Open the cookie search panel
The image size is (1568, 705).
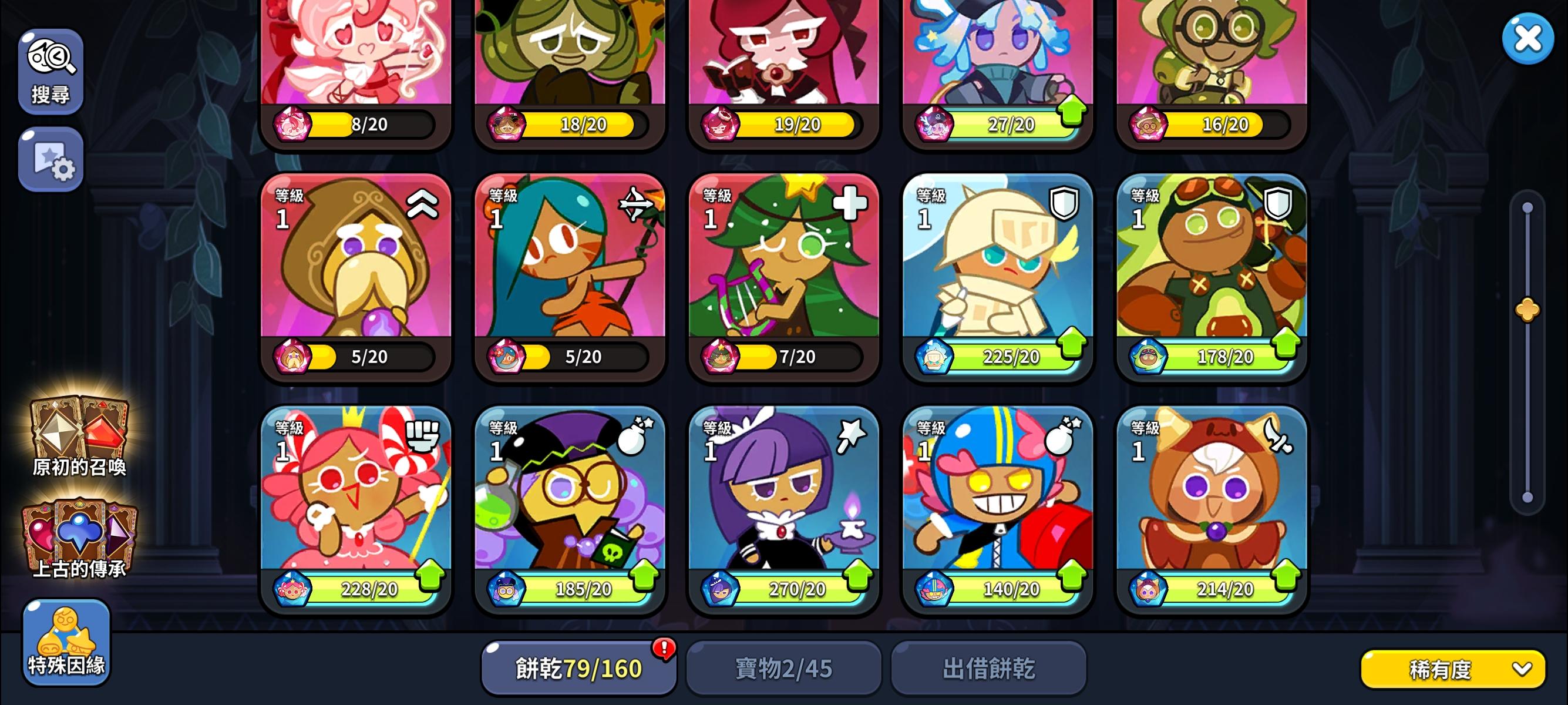click(51, 69)
